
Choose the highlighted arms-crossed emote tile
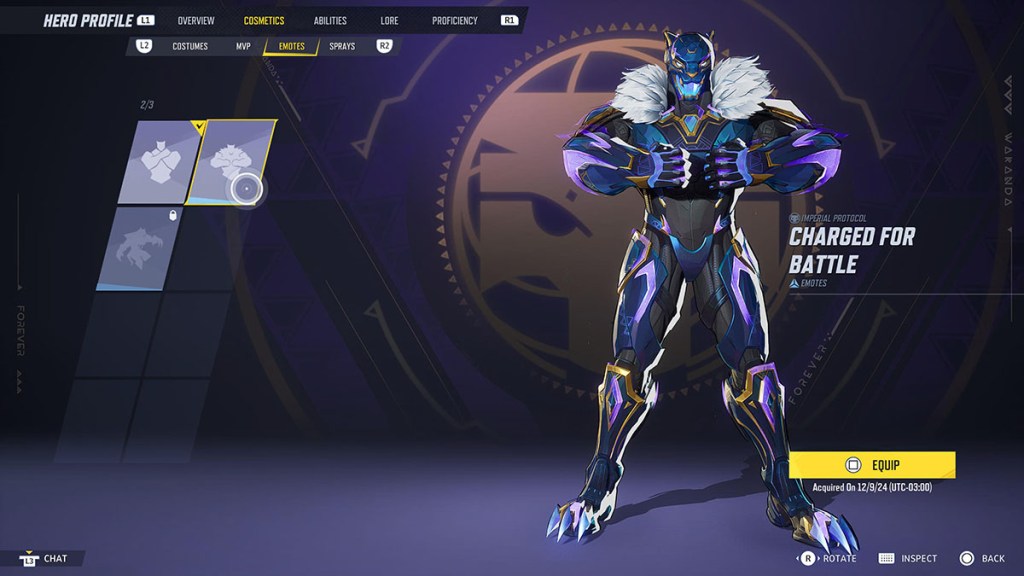234,161
